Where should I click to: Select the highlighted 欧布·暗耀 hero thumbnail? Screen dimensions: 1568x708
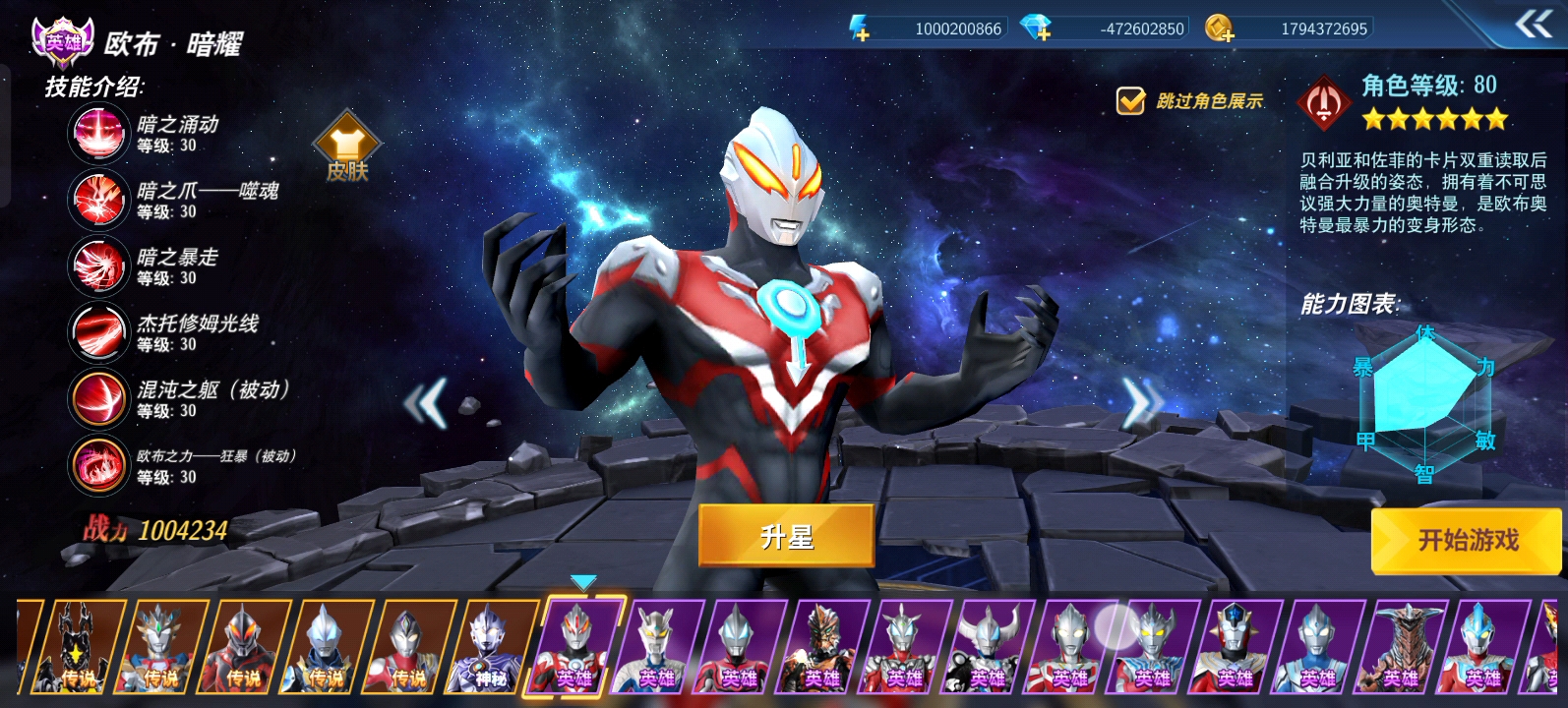(x=574, y=647)
